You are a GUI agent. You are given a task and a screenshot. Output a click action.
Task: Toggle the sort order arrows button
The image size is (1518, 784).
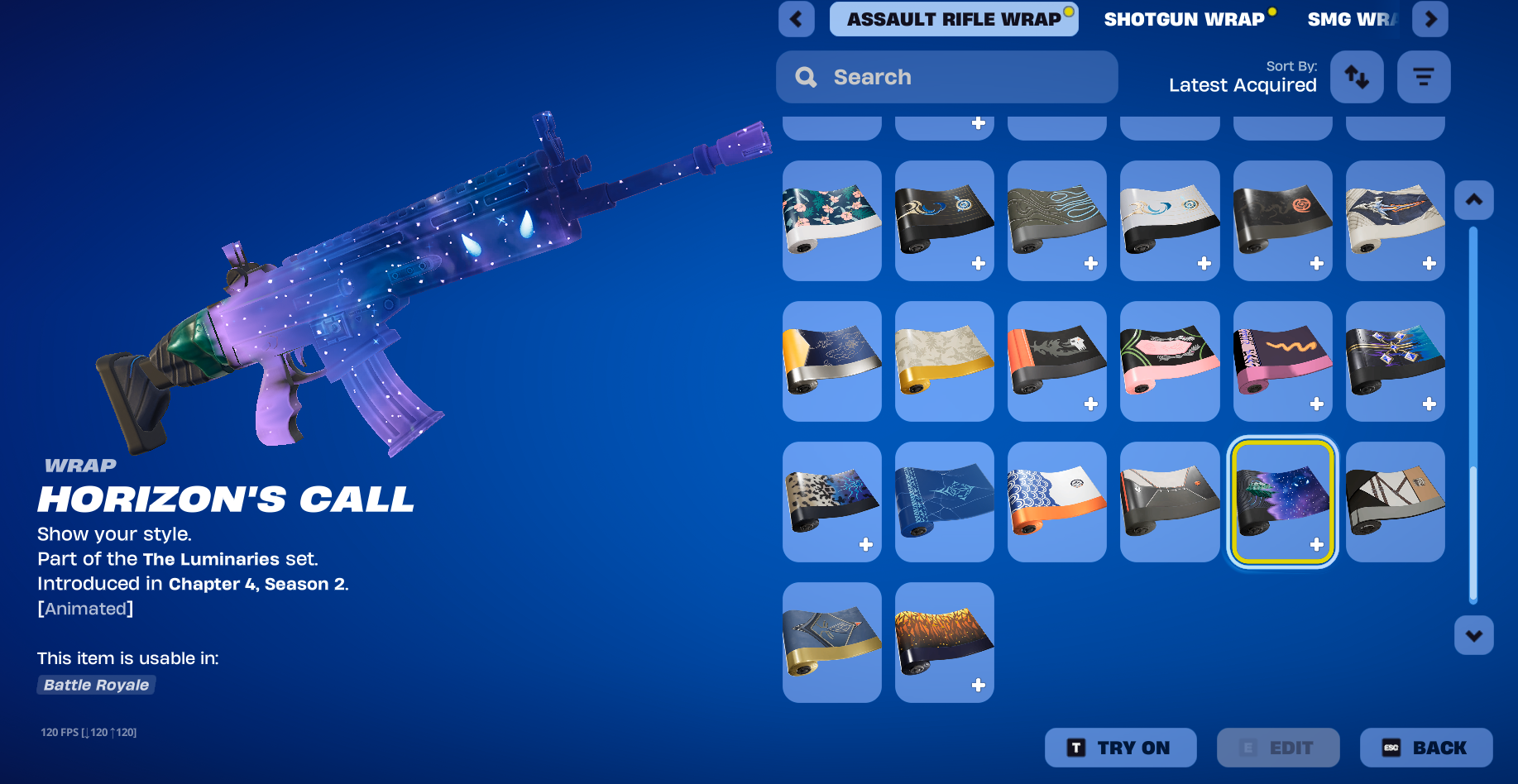pyautogui.click(x=1356, y=77)
